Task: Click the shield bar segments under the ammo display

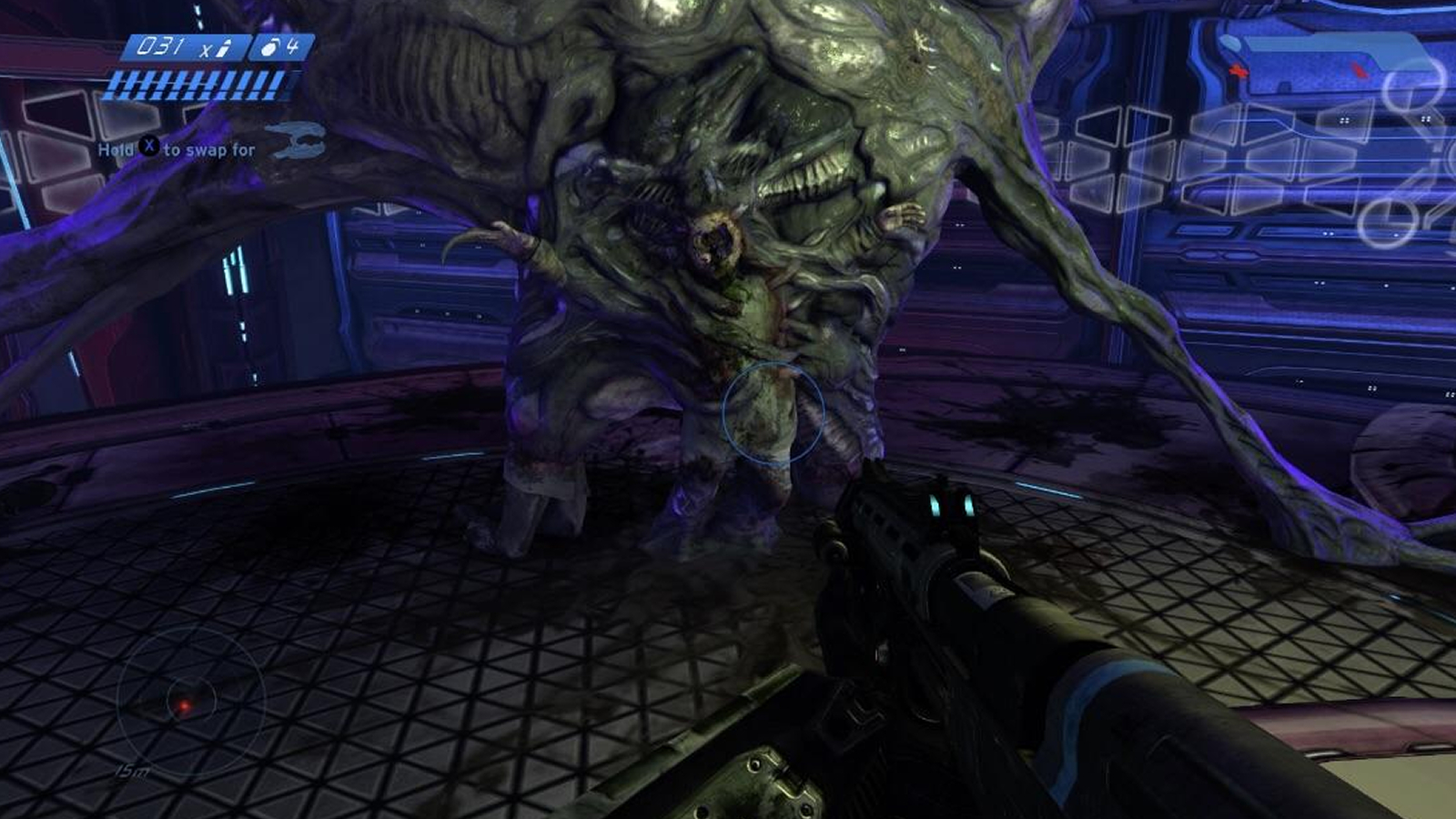Action: [x=196, y=86]
